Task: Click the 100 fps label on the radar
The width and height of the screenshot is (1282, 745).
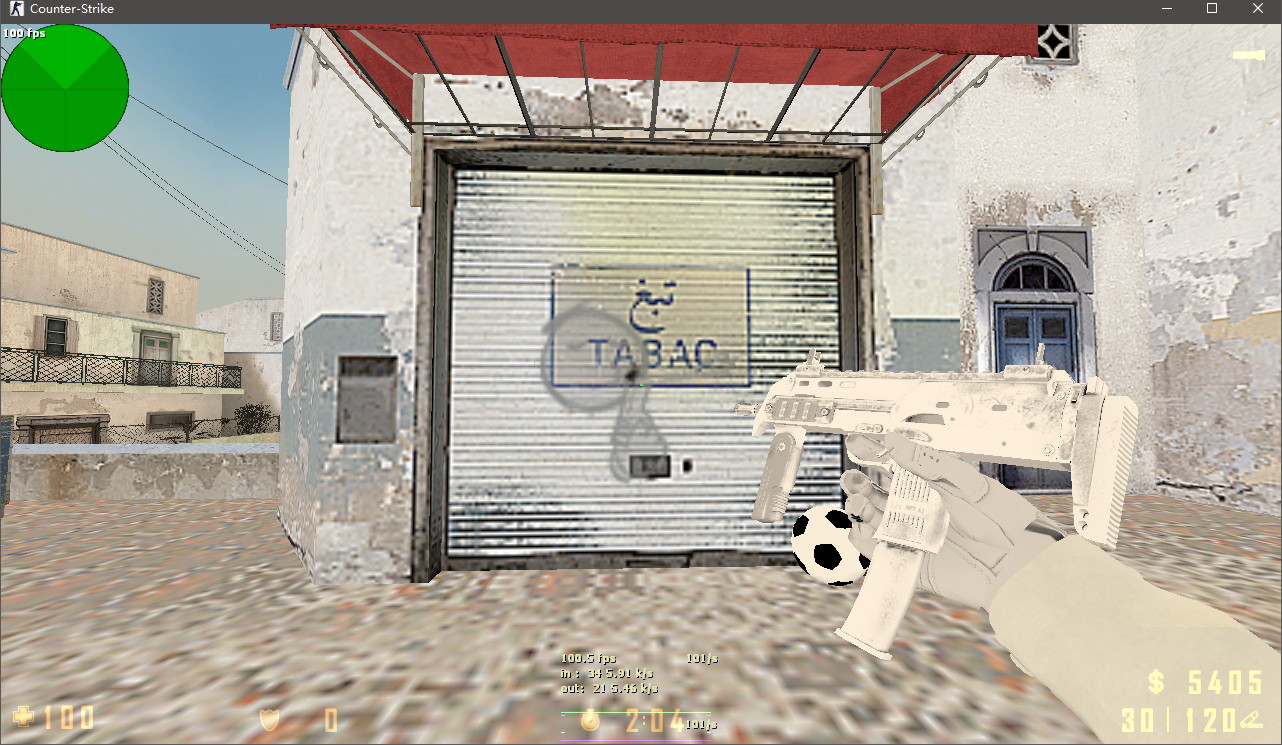Action: point(26,33)
